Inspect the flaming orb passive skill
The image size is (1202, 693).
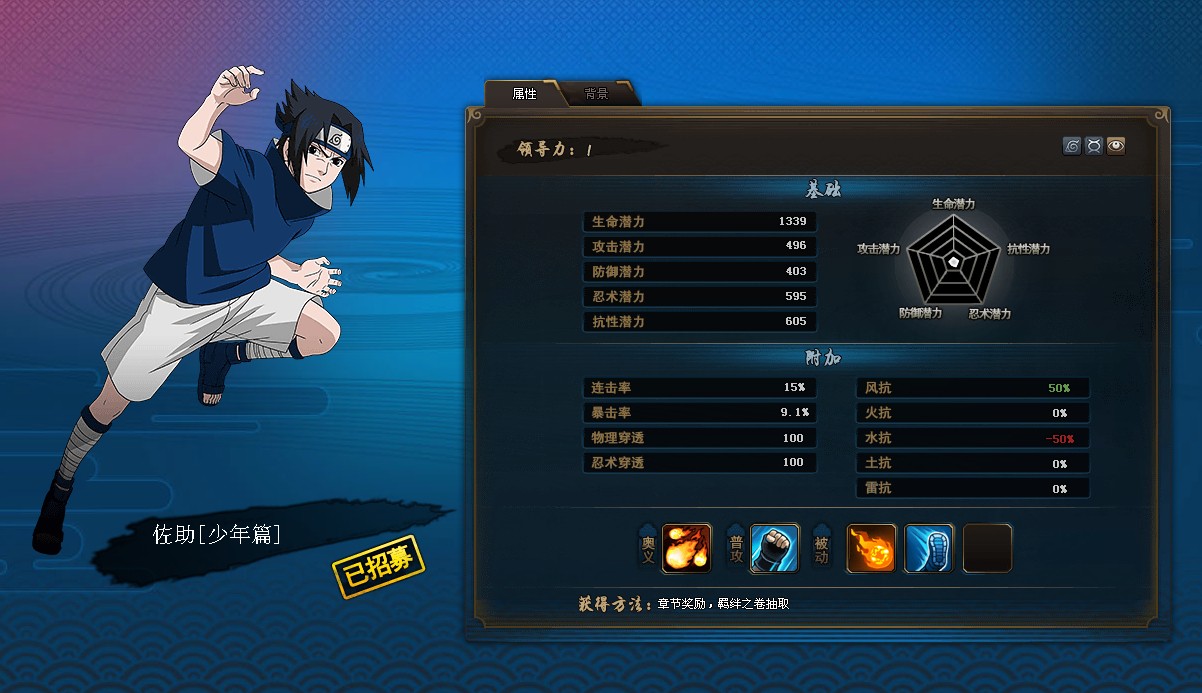(x=871, y=549)
